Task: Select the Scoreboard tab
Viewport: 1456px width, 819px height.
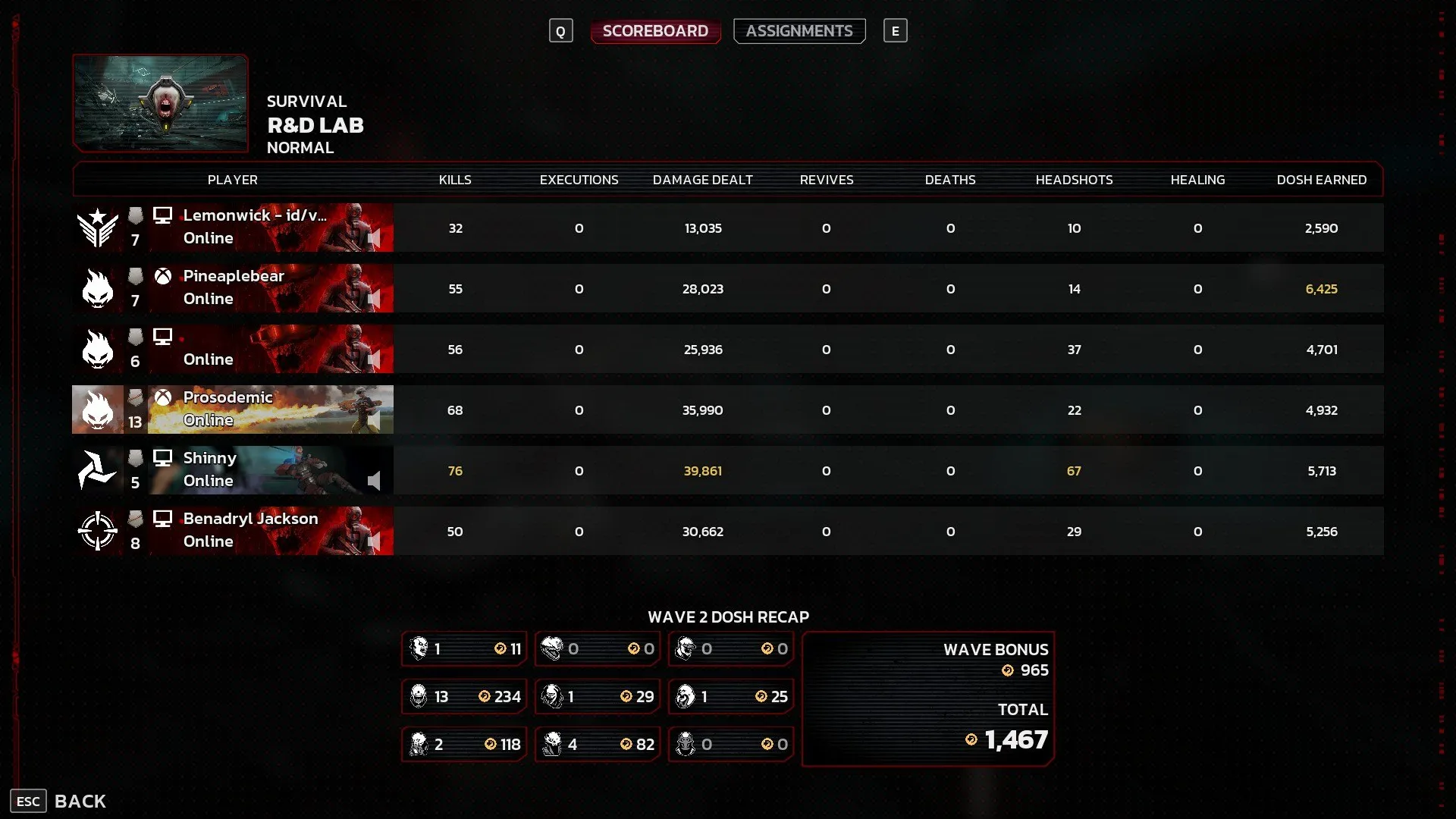Action: pyautogui.click(x=655, y=31)
